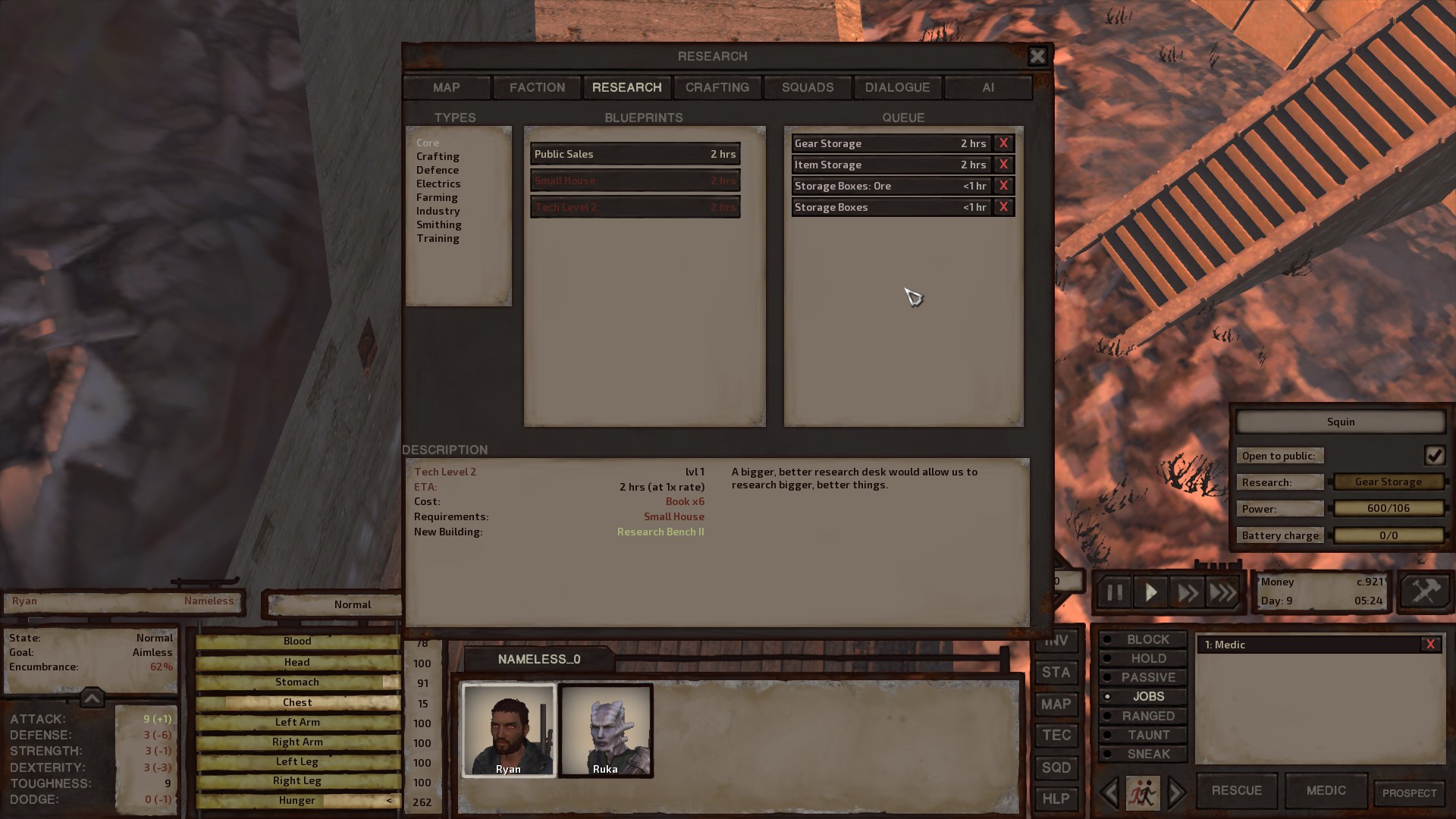This screenshot has width=1456, height=819.
Task: Open character stats via the STA icon
Action: pos(1056,673)
